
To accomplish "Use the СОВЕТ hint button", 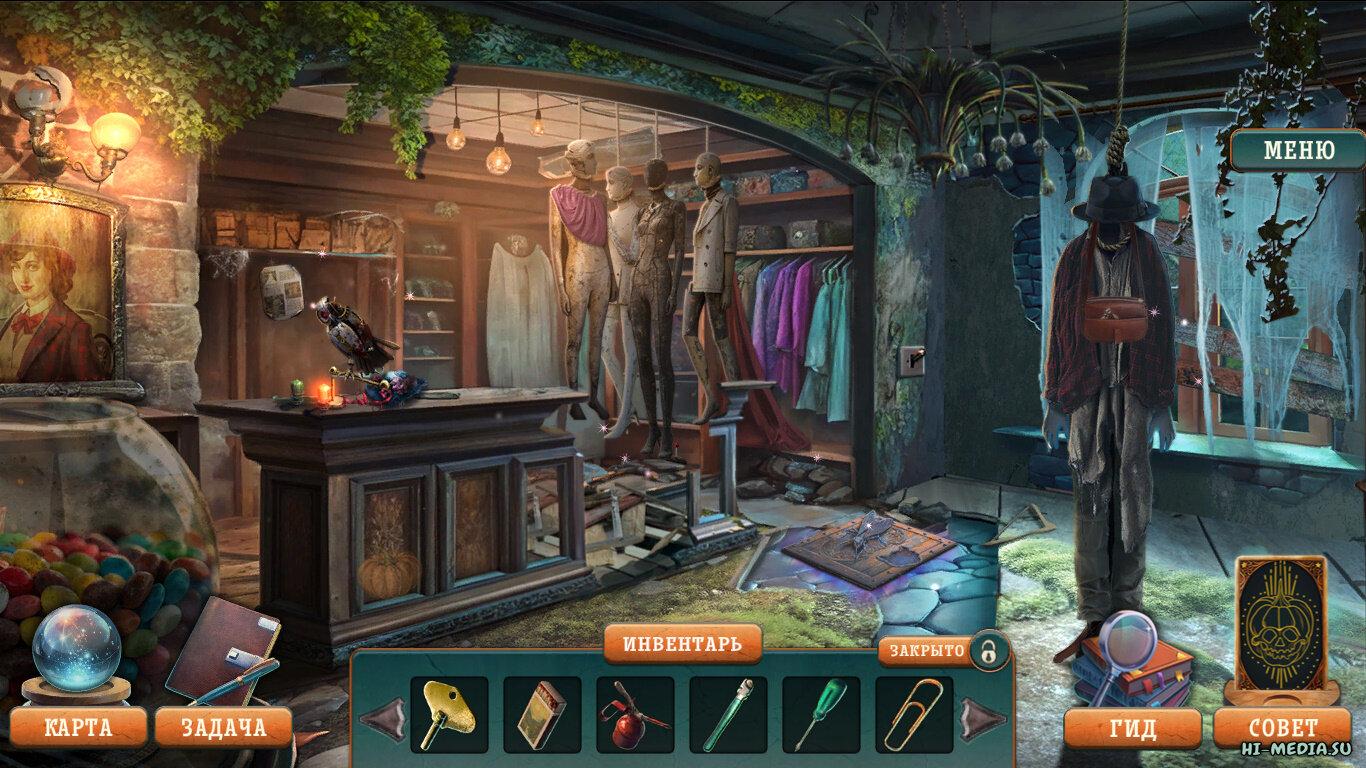I will click(x=1283, y=728).
